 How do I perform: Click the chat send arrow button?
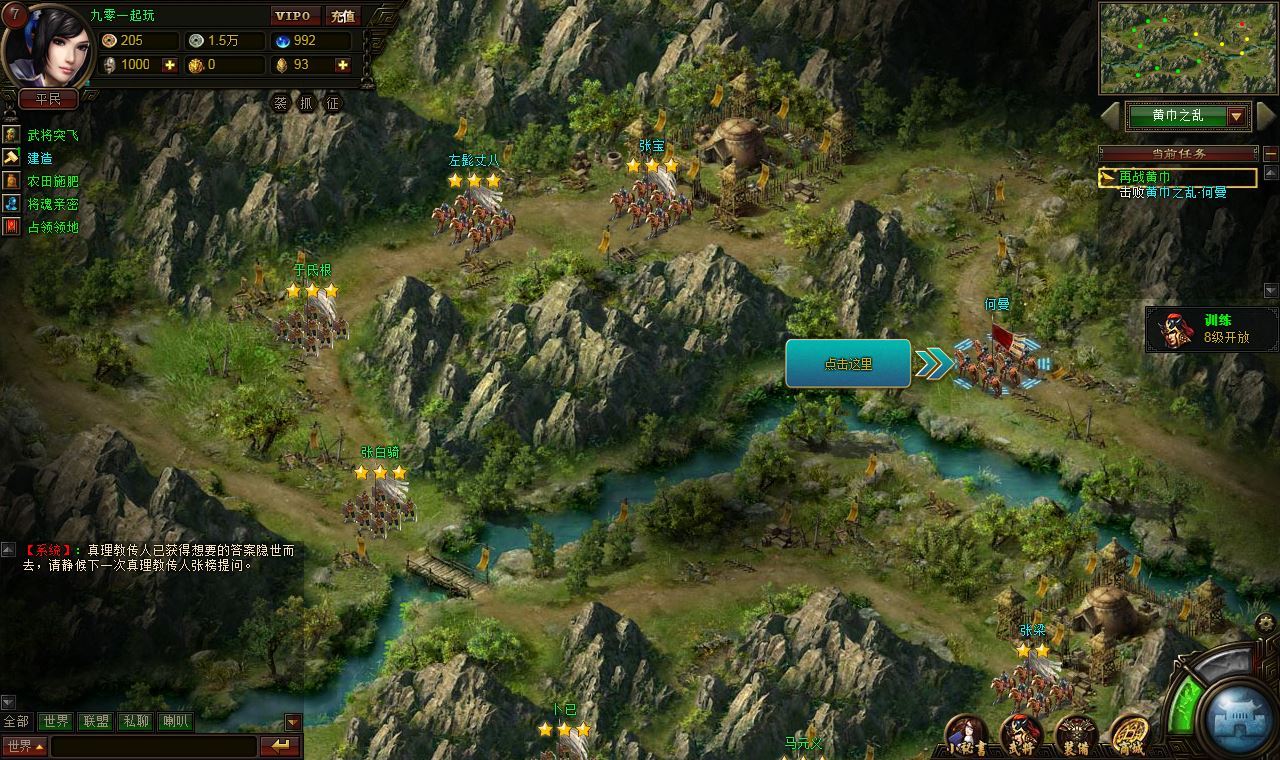click(280, 746)
